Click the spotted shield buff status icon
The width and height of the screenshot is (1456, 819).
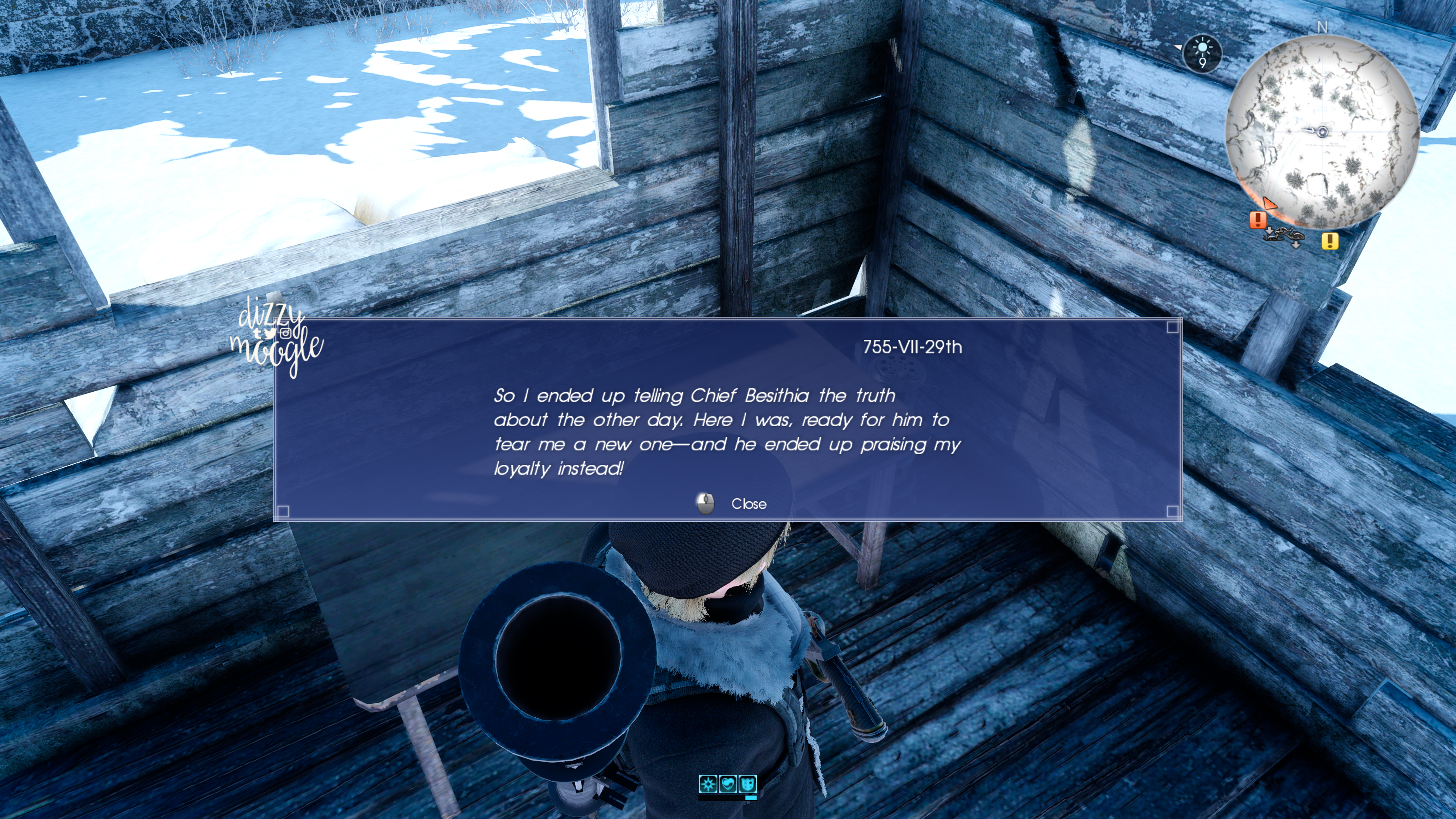tap(748, 784)
